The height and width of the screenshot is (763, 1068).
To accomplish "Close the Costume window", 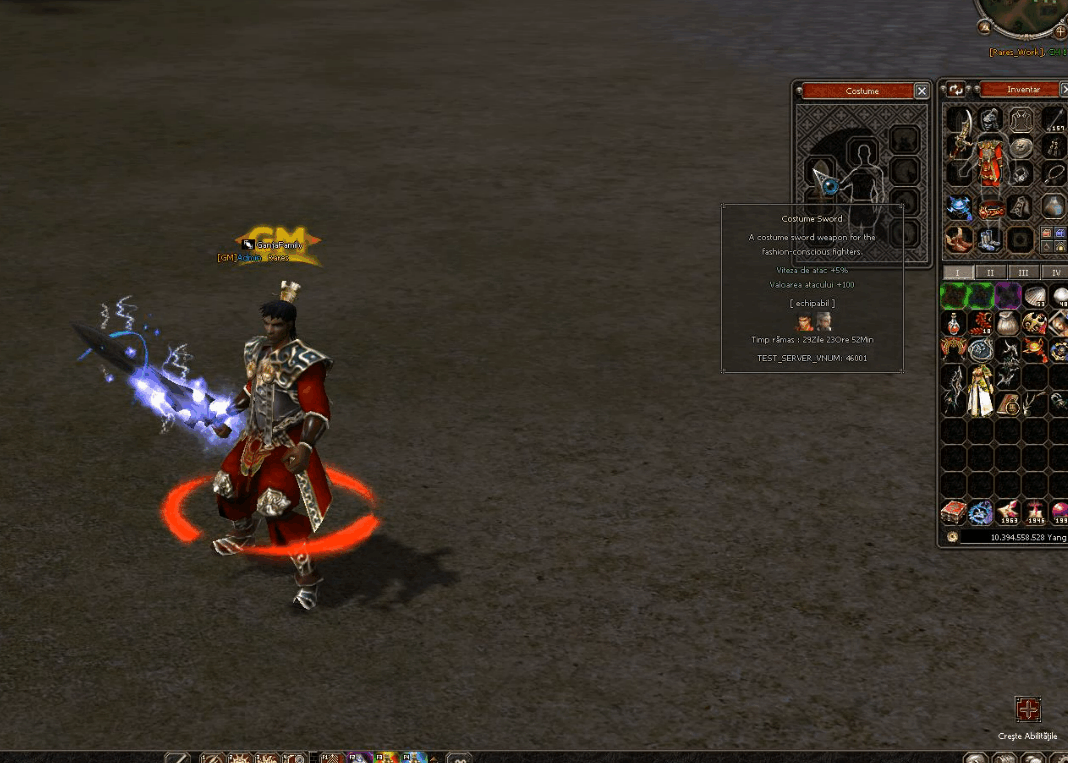I will click(921, 91).
